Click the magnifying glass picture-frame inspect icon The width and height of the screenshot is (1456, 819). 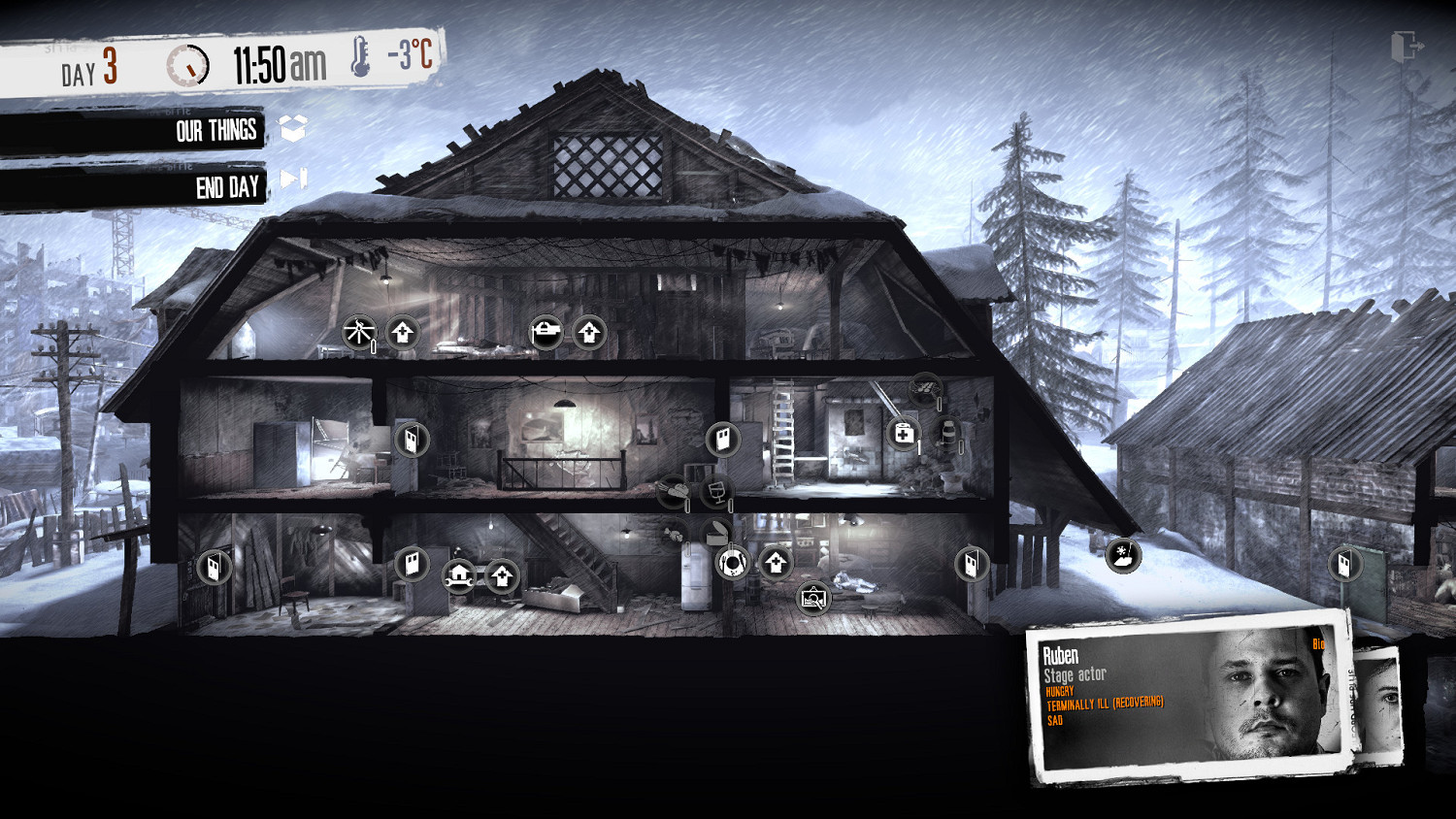pyautogui.click(x=813, y=598)
